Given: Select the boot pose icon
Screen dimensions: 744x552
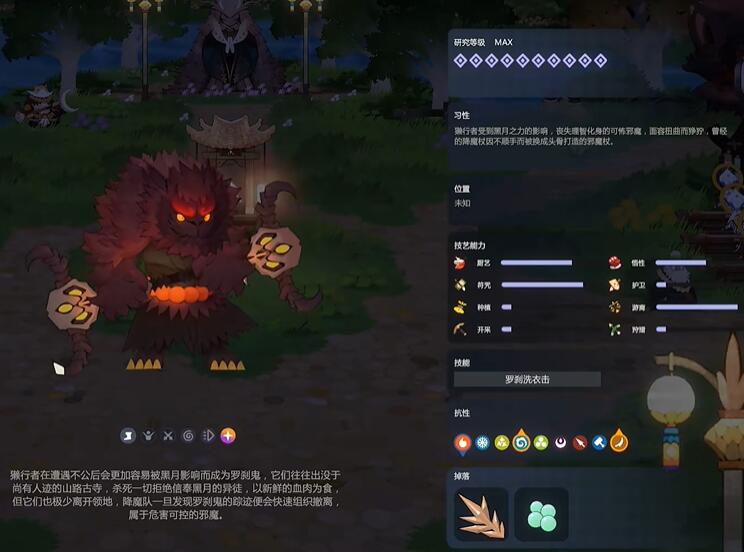Looking at the screenshot, I should (x=128, y=436).
